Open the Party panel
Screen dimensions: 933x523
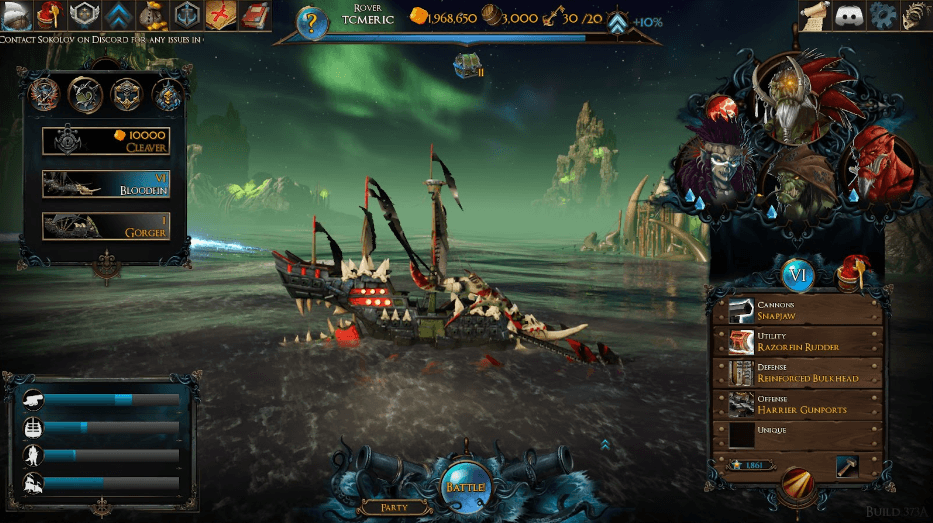[x=393, y=508]
